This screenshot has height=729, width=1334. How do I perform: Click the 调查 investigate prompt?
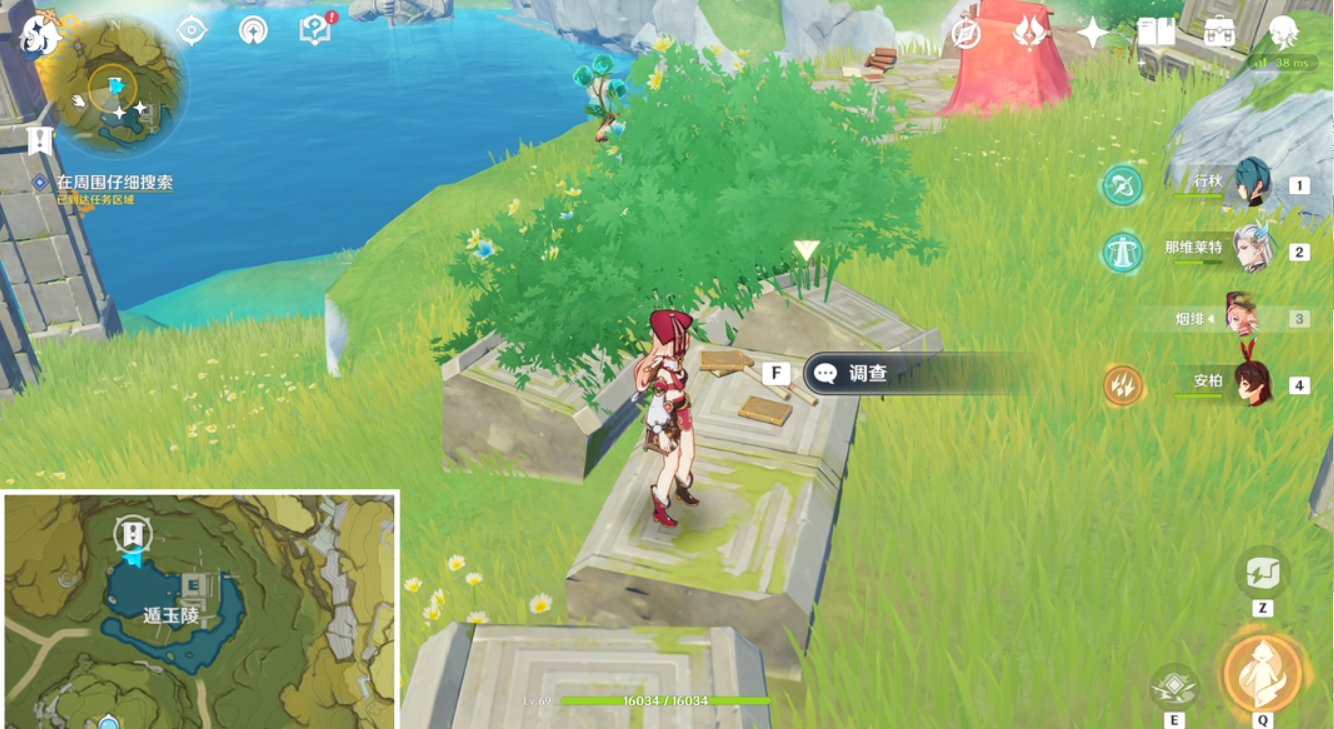[x=866, y=374]
